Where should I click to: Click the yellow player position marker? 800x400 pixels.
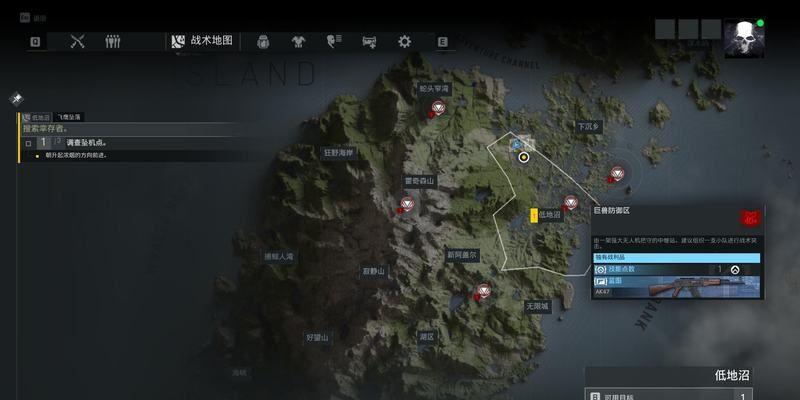pos(523,157)
